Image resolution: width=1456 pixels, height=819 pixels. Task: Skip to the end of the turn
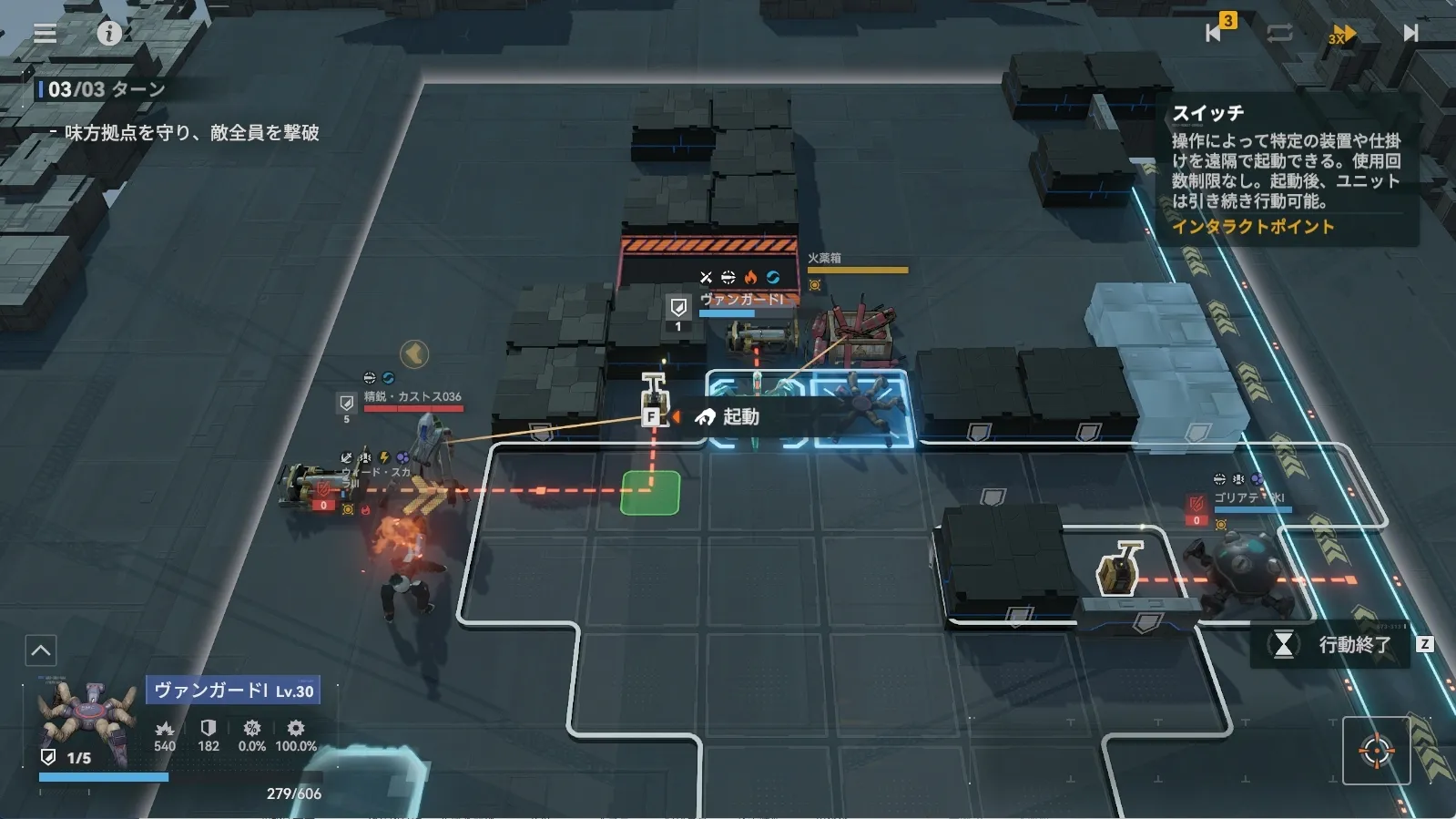(x=1410, y=34)
